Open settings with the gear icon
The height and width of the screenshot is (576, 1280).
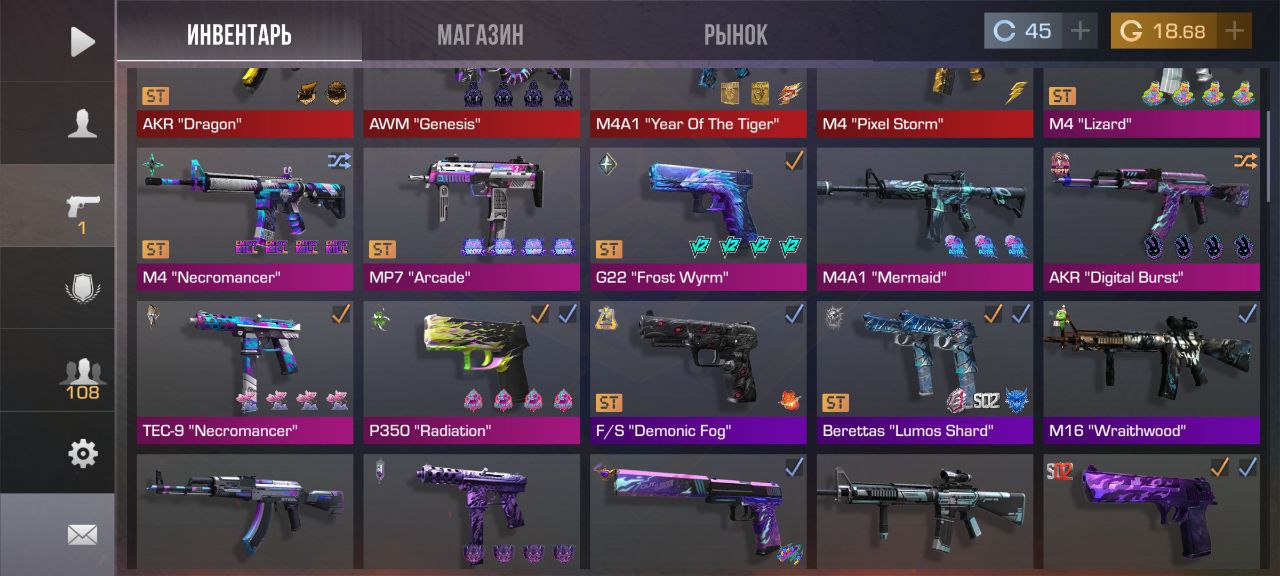[82, 454]
